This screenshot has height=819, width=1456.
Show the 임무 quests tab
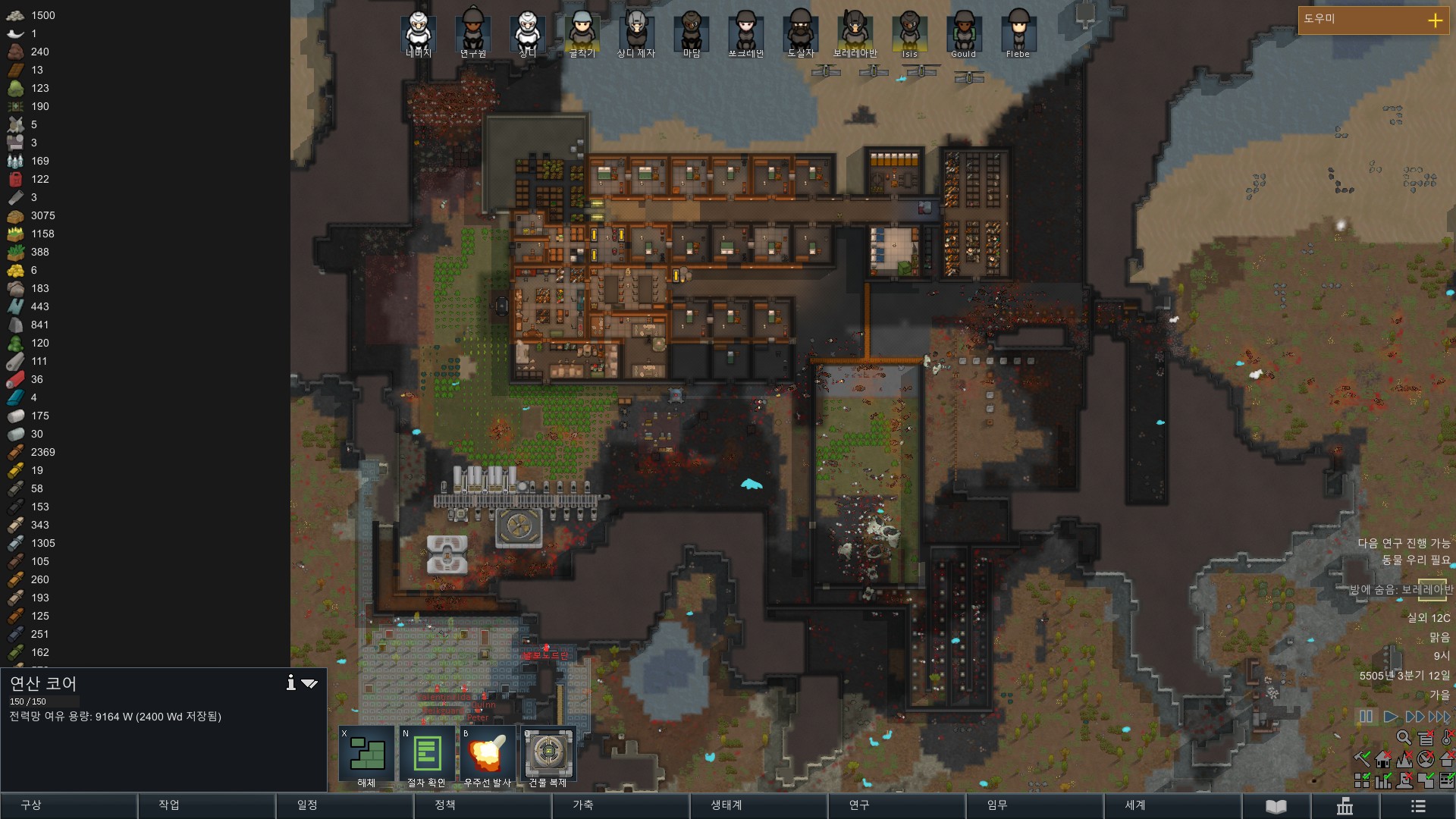point(997,805)
